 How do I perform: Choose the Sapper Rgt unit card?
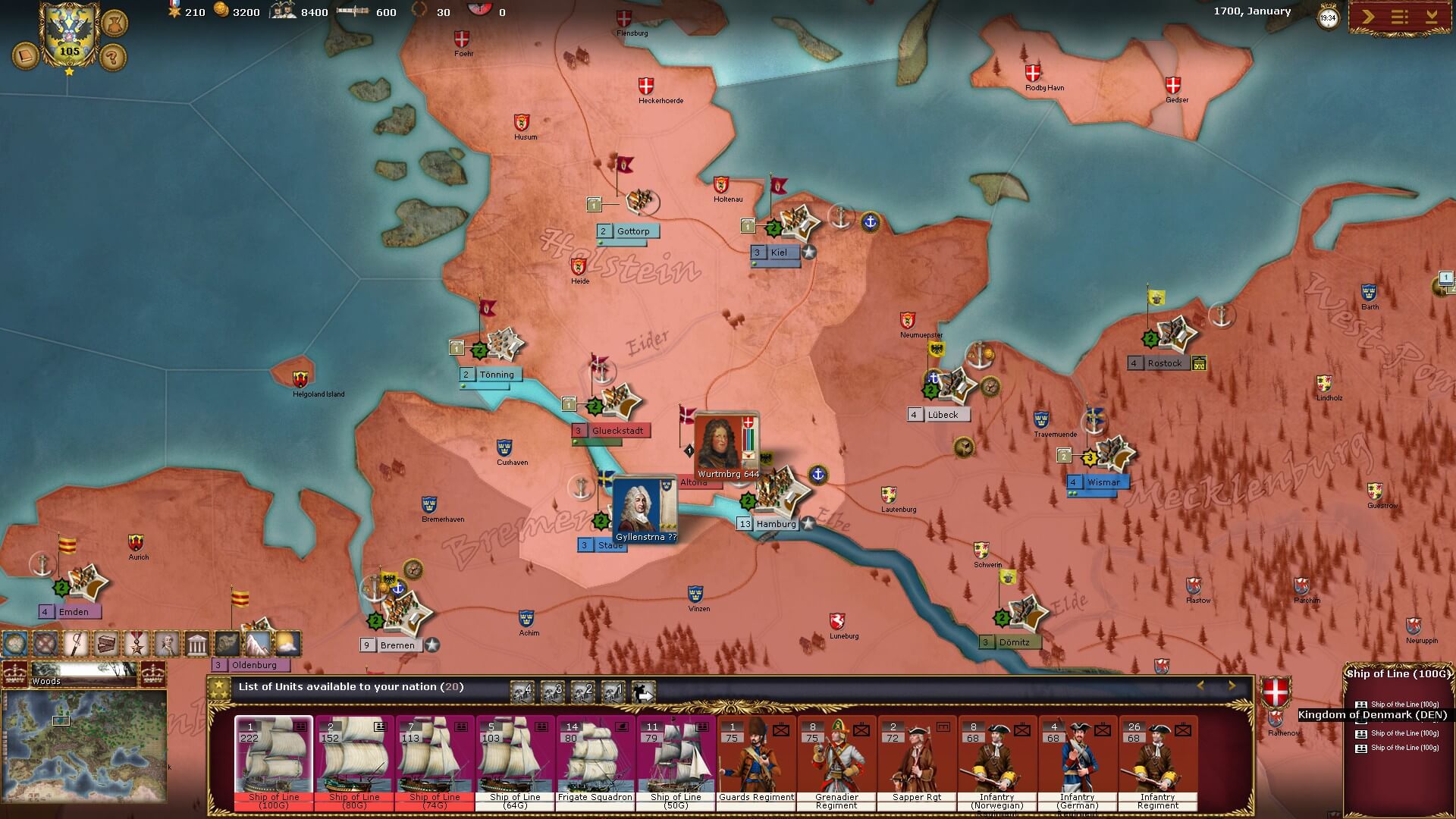917,762
